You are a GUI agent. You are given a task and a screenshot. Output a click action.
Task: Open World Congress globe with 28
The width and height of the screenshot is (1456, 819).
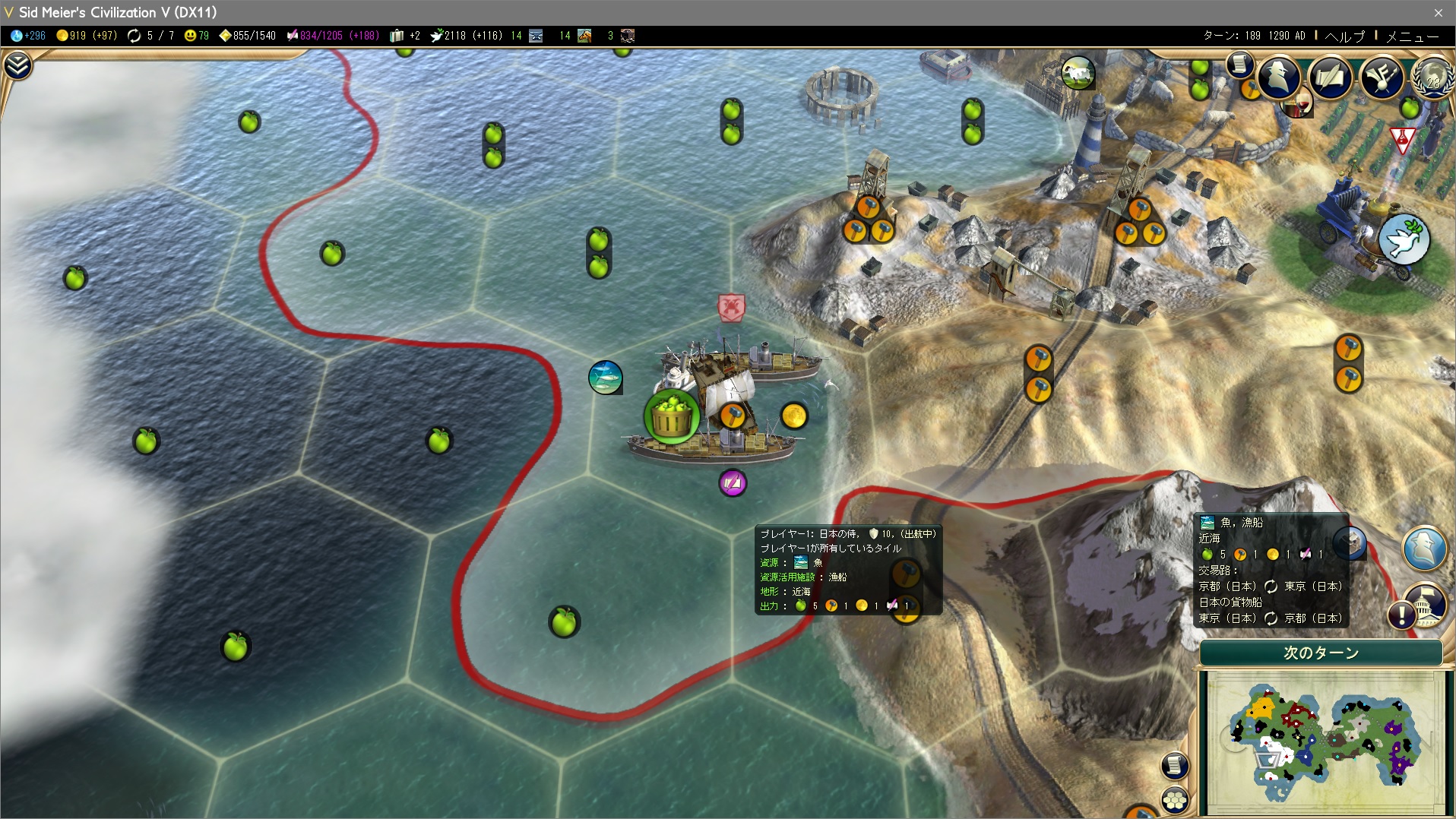tap(1432, 78)
